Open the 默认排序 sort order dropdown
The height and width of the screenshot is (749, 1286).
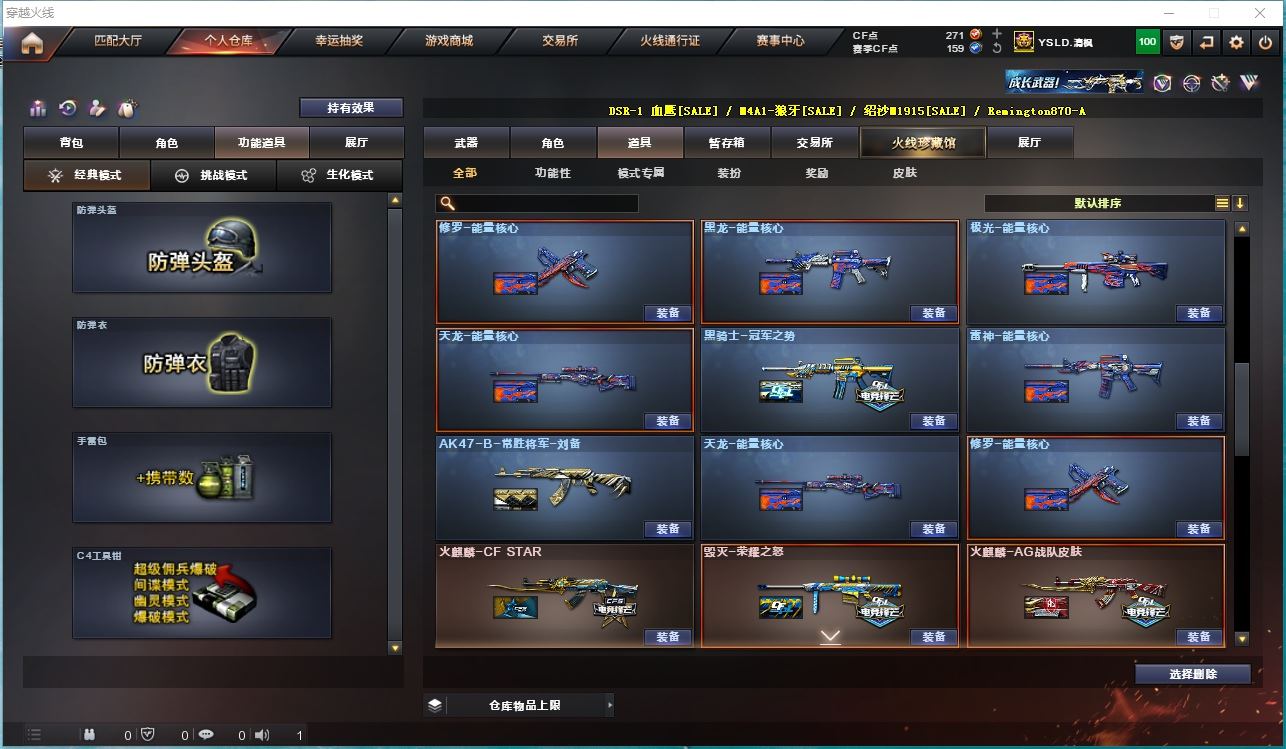[x=1098, y=203]
